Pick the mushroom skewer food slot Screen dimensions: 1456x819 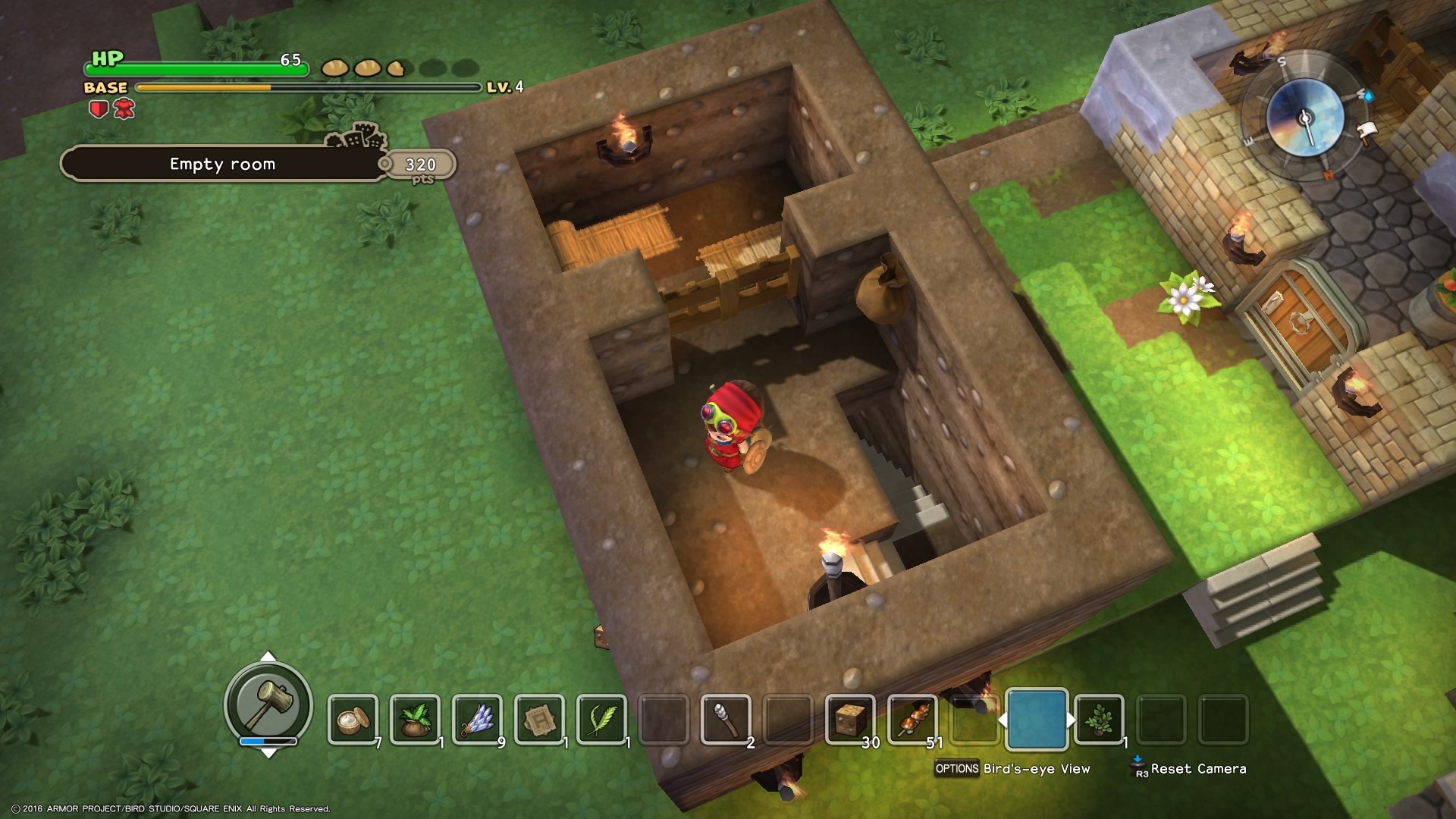click(x=912, y=719)
